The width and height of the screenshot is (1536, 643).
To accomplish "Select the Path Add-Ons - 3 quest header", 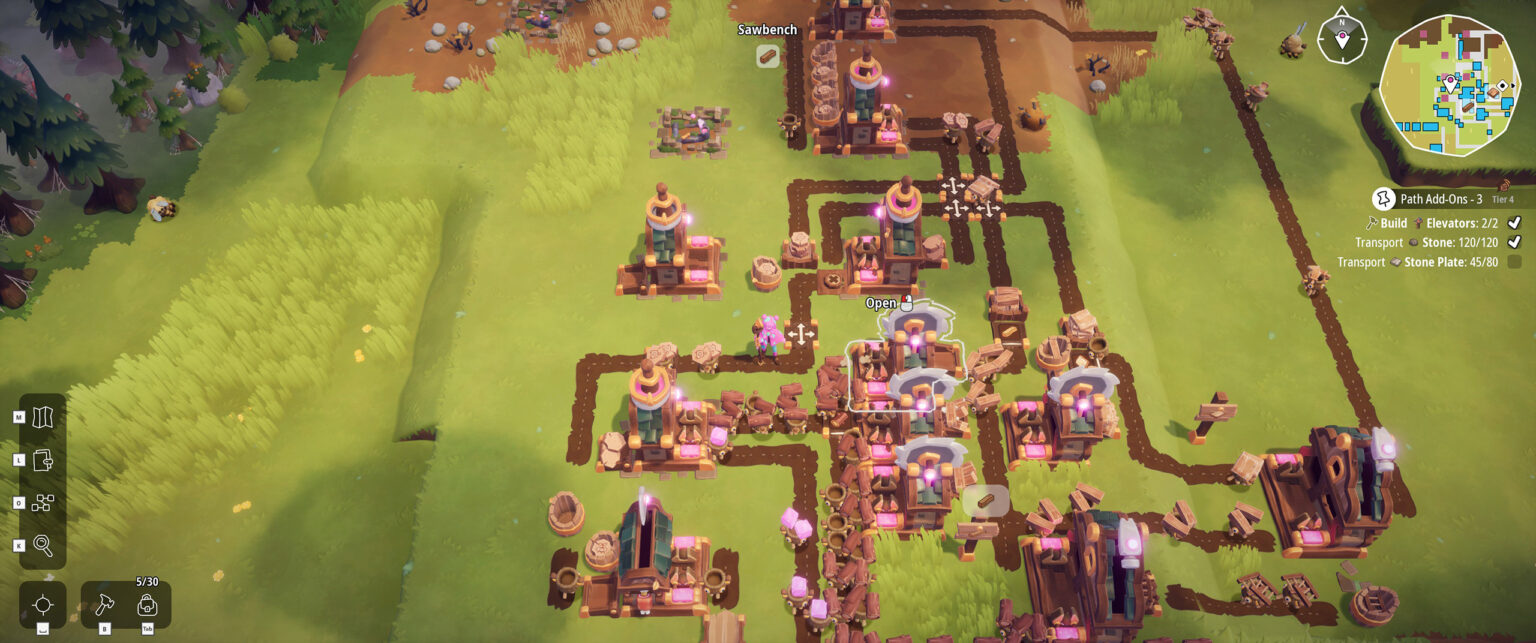I will [1433, 199].
